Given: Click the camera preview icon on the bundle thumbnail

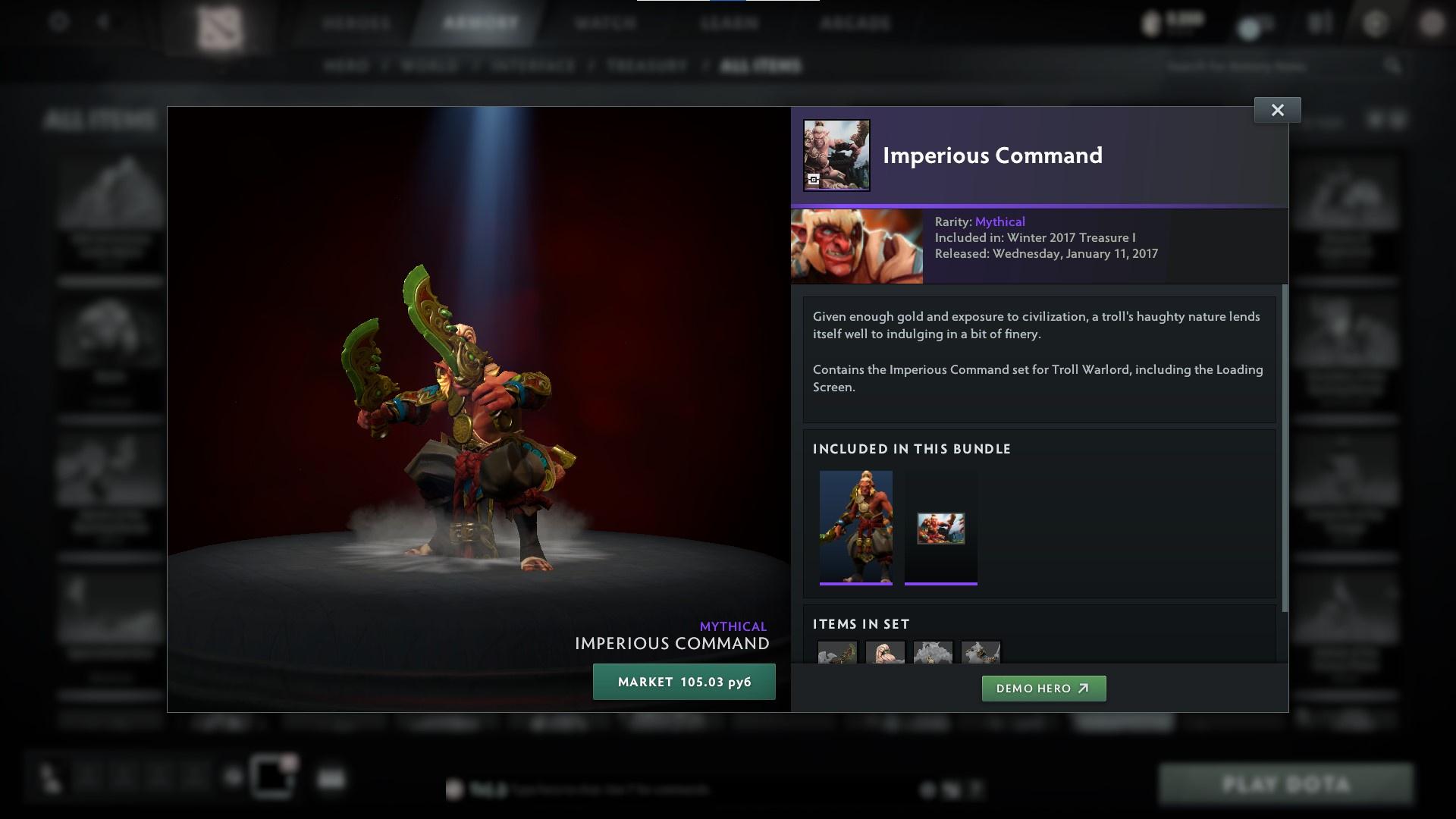Looking at the screenshot, I should tap(813, 178).
